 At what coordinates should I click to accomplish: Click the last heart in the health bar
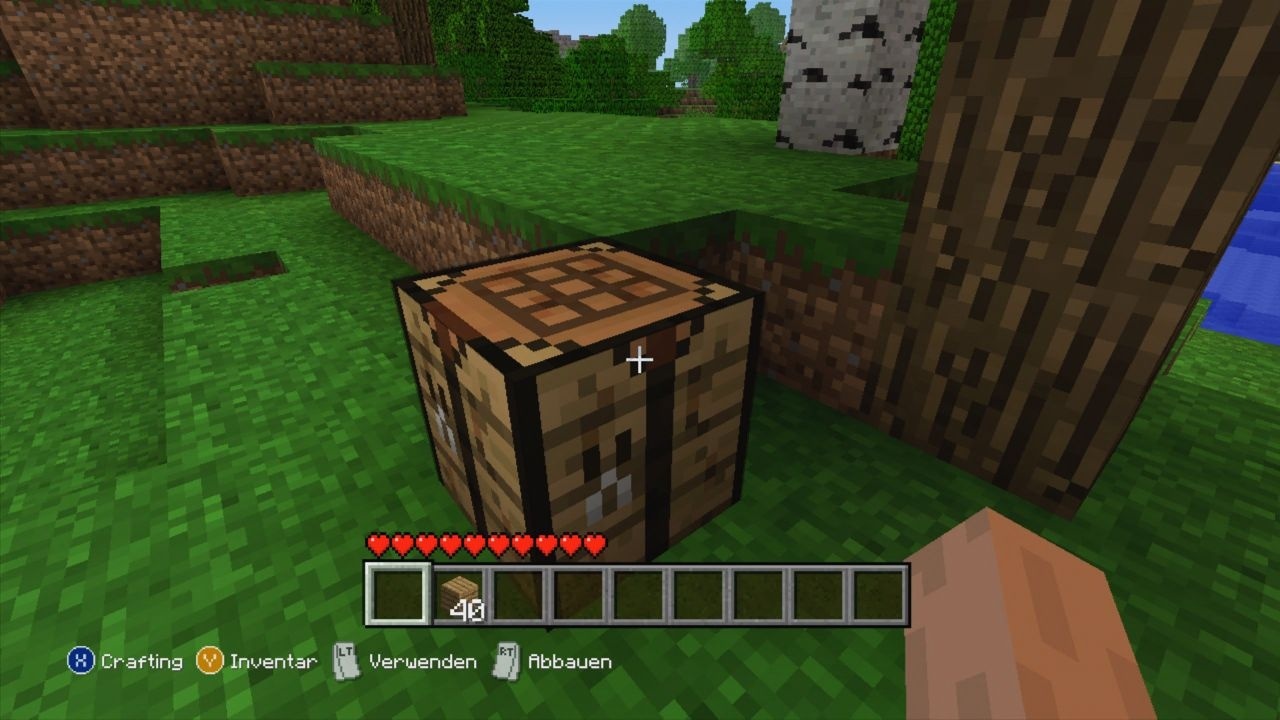(595, 542)
